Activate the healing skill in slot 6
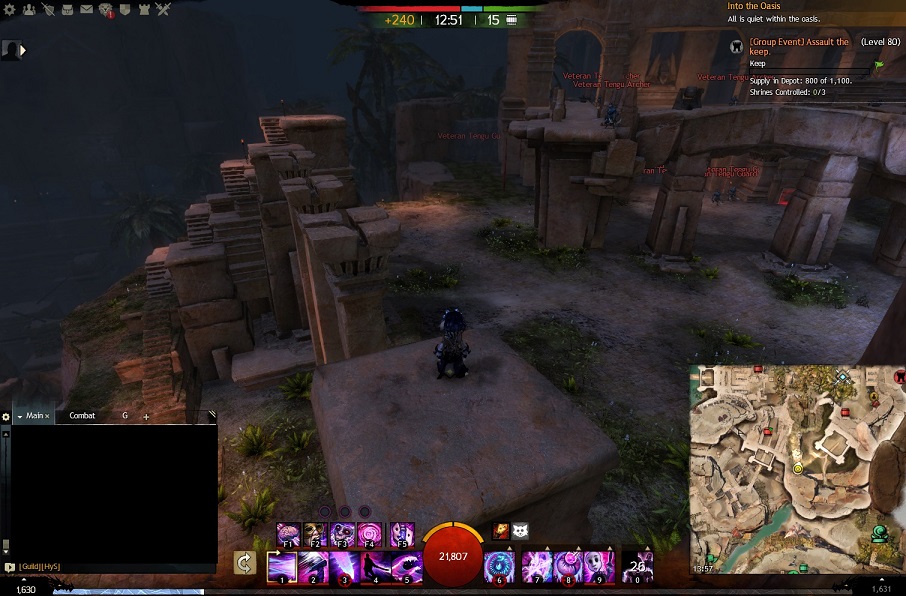The image size is (906, 596). click(x=498, y=566)
